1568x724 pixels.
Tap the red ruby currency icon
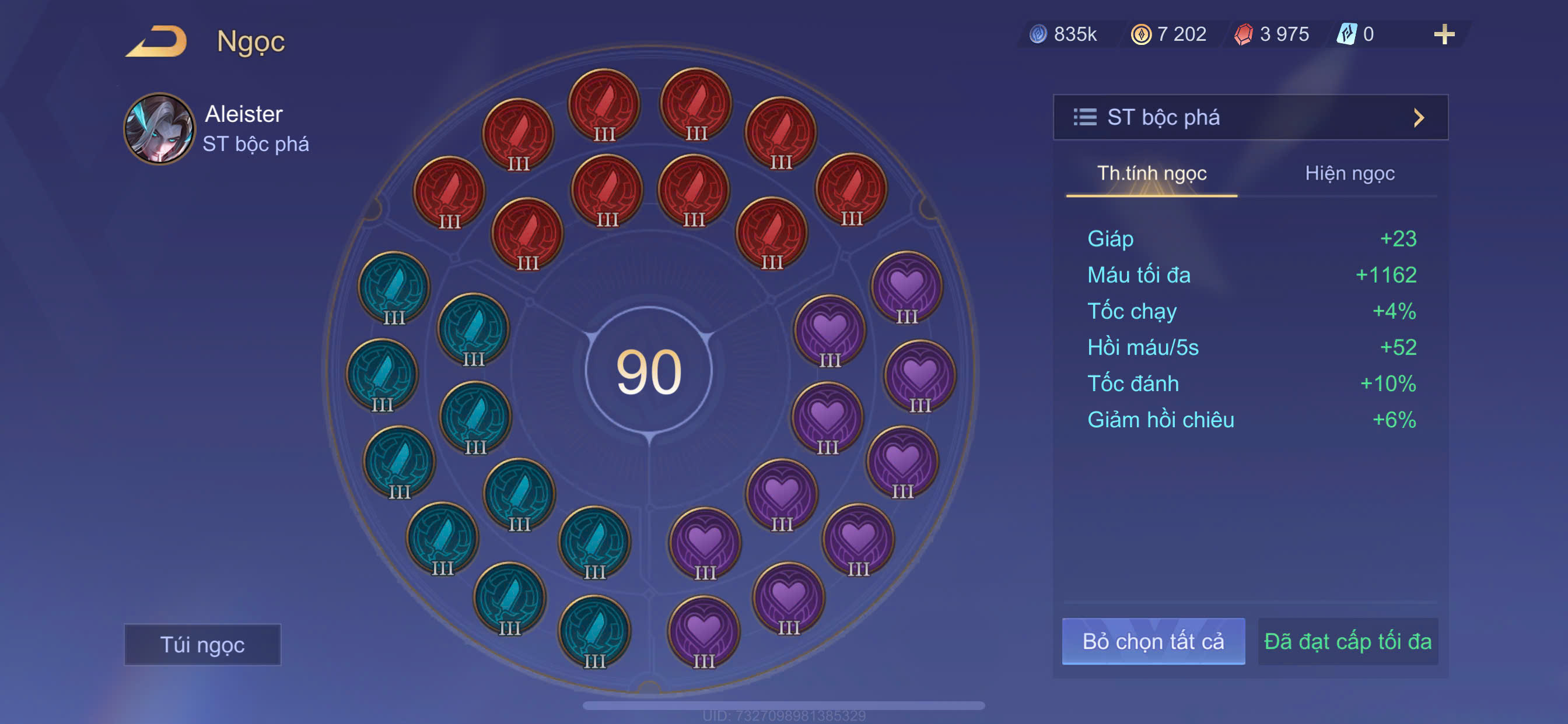point(1244,34)
